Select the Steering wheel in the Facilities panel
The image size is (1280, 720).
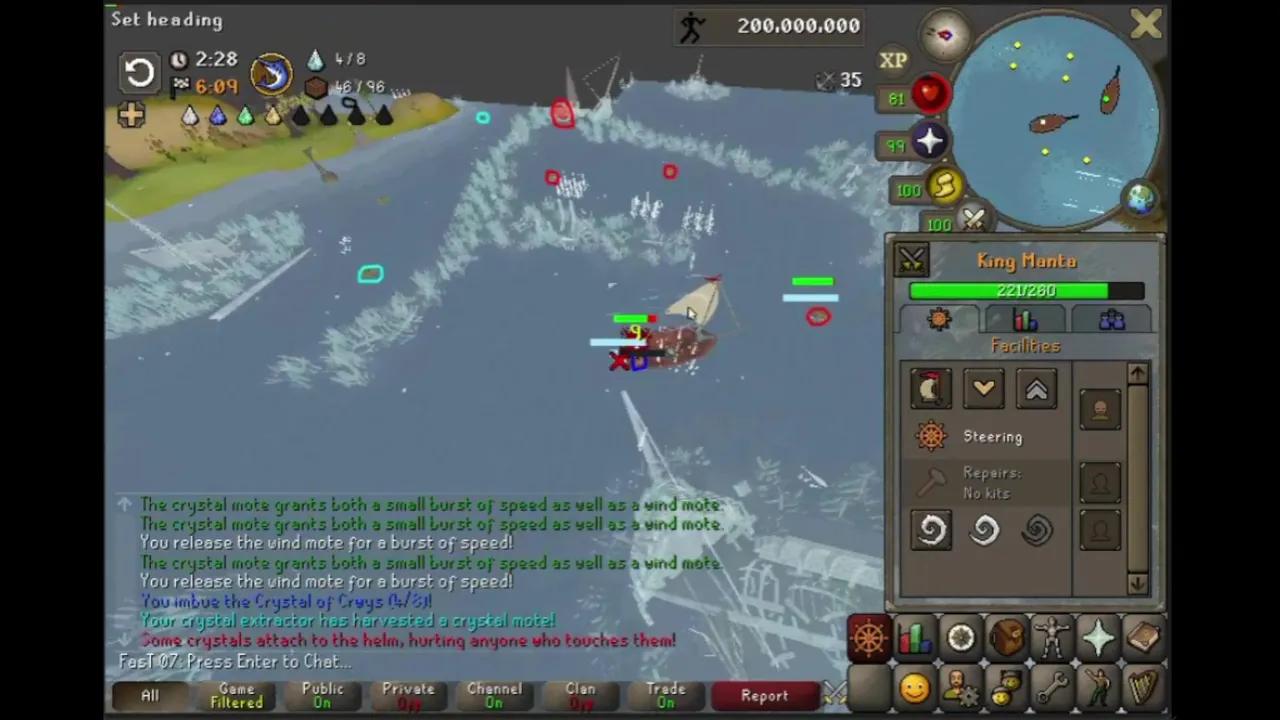tap(930, 436)
